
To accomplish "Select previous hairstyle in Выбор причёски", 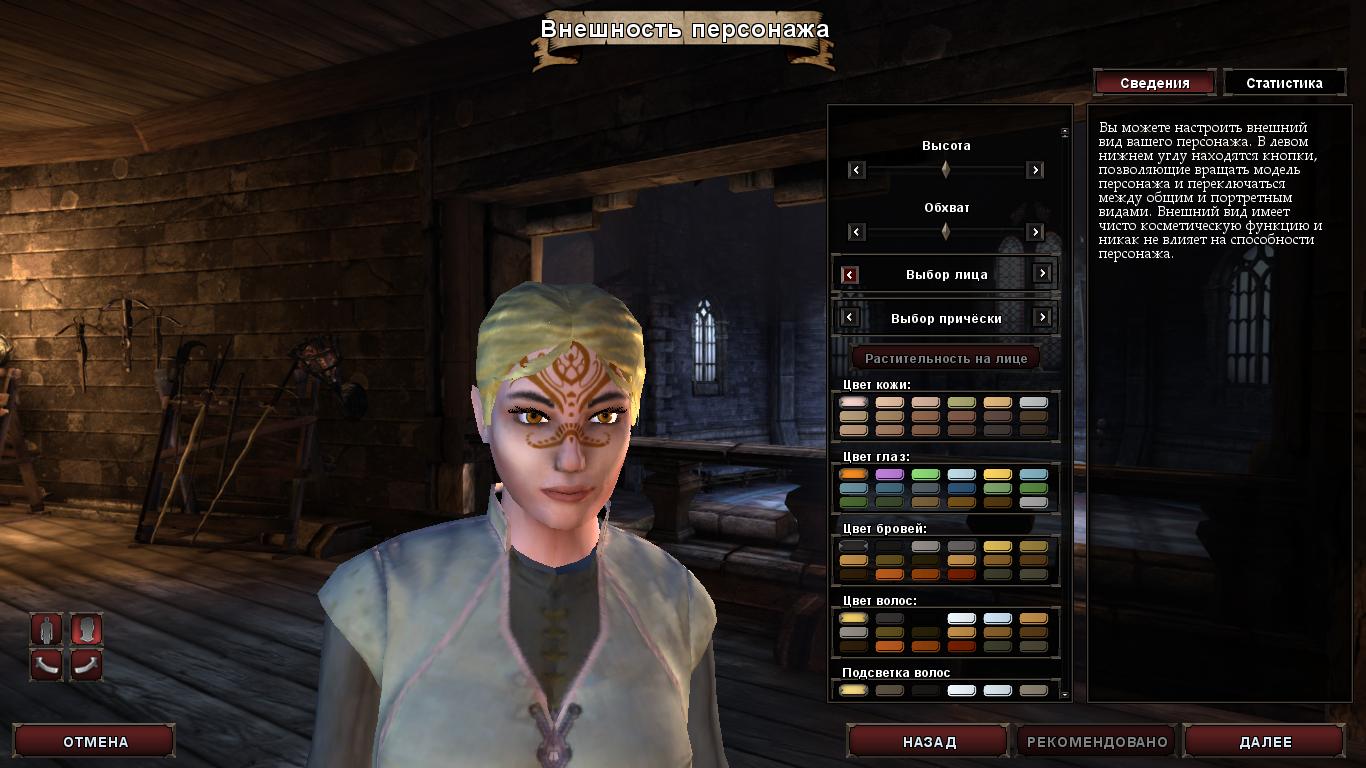I will (x=850, y=317).
